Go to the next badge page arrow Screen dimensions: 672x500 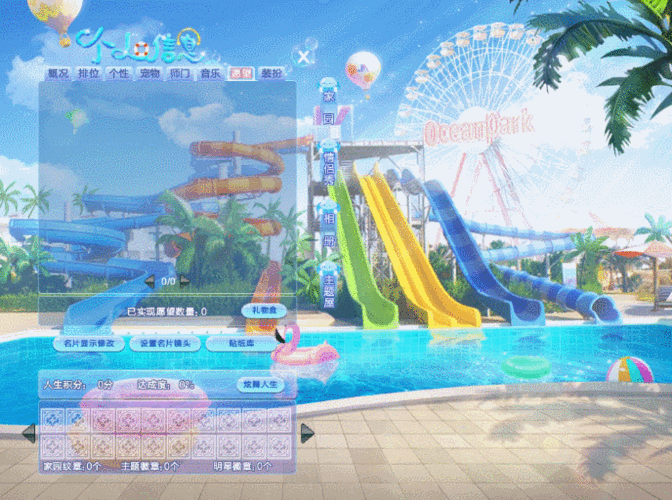(x=308, y=432)
